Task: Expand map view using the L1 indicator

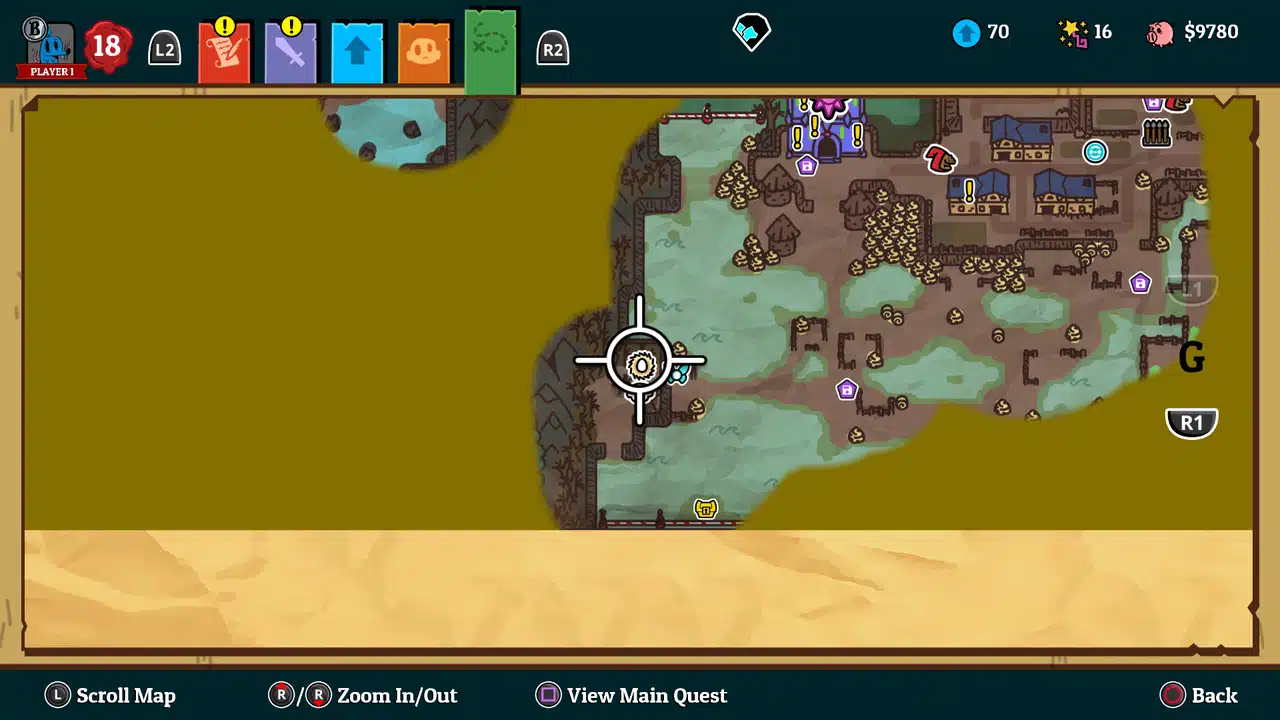Action: tap(1192, 289)
